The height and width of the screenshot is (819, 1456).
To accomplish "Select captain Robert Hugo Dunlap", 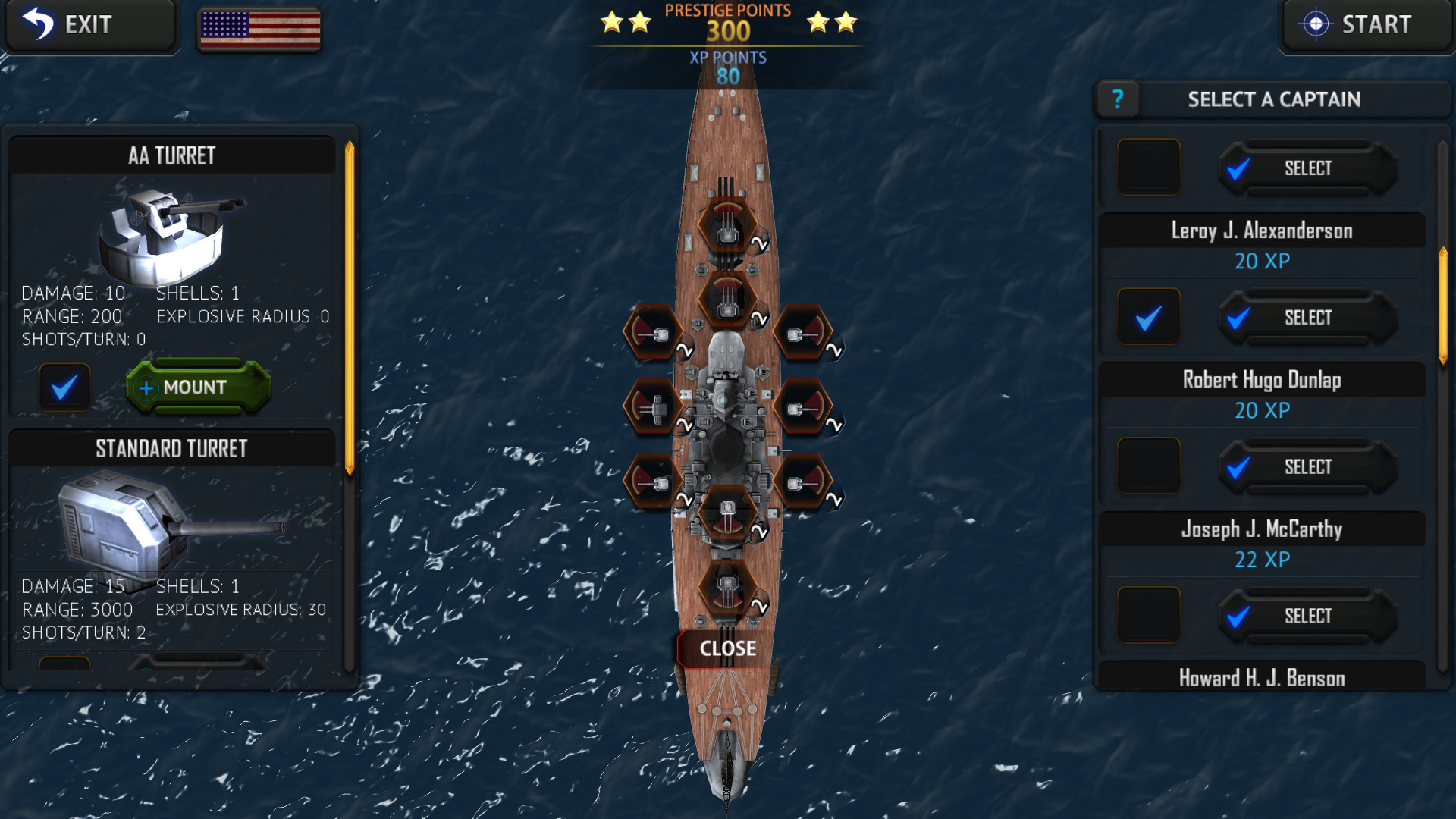I will pyautogui.click(x=1307, y=466).
